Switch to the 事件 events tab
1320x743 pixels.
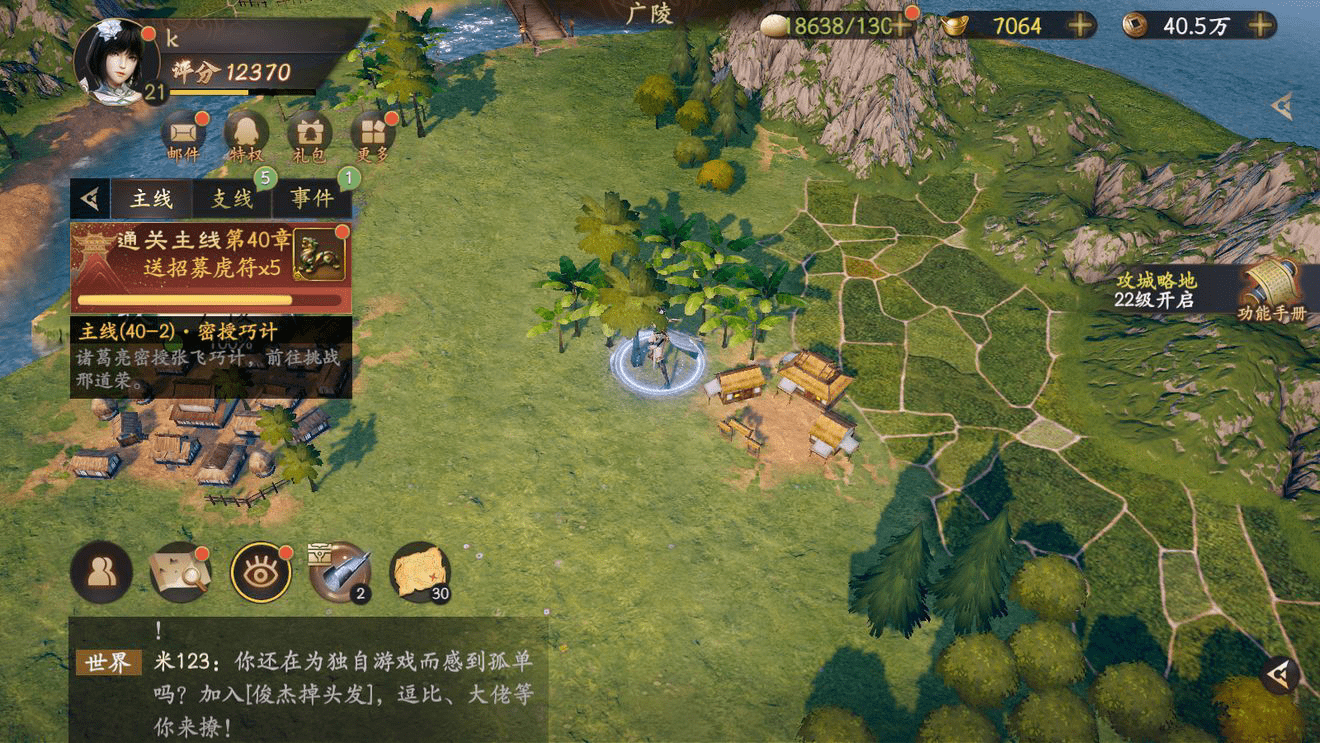[312, 199]
